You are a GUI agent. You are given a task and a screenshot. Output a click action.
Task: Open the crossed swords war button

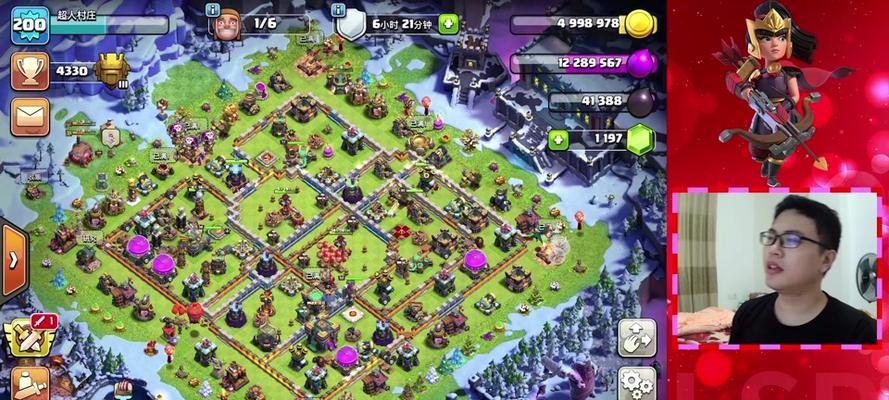[27, 338]
